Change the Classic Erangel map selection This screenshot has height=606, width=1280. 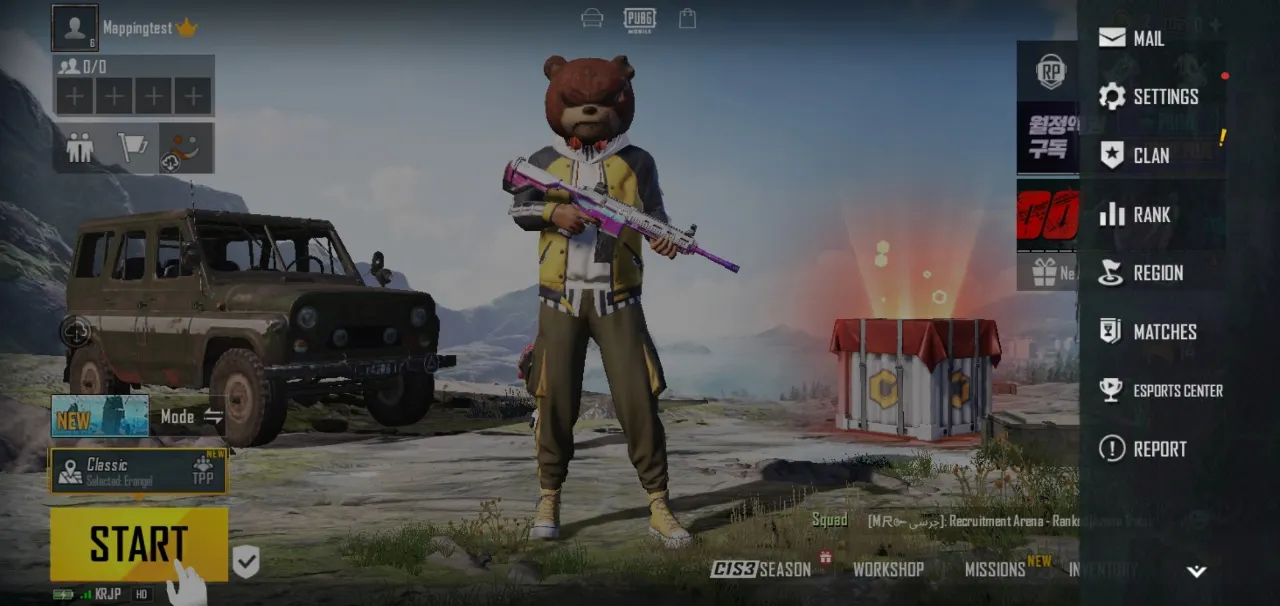click(x=138, y=471)
